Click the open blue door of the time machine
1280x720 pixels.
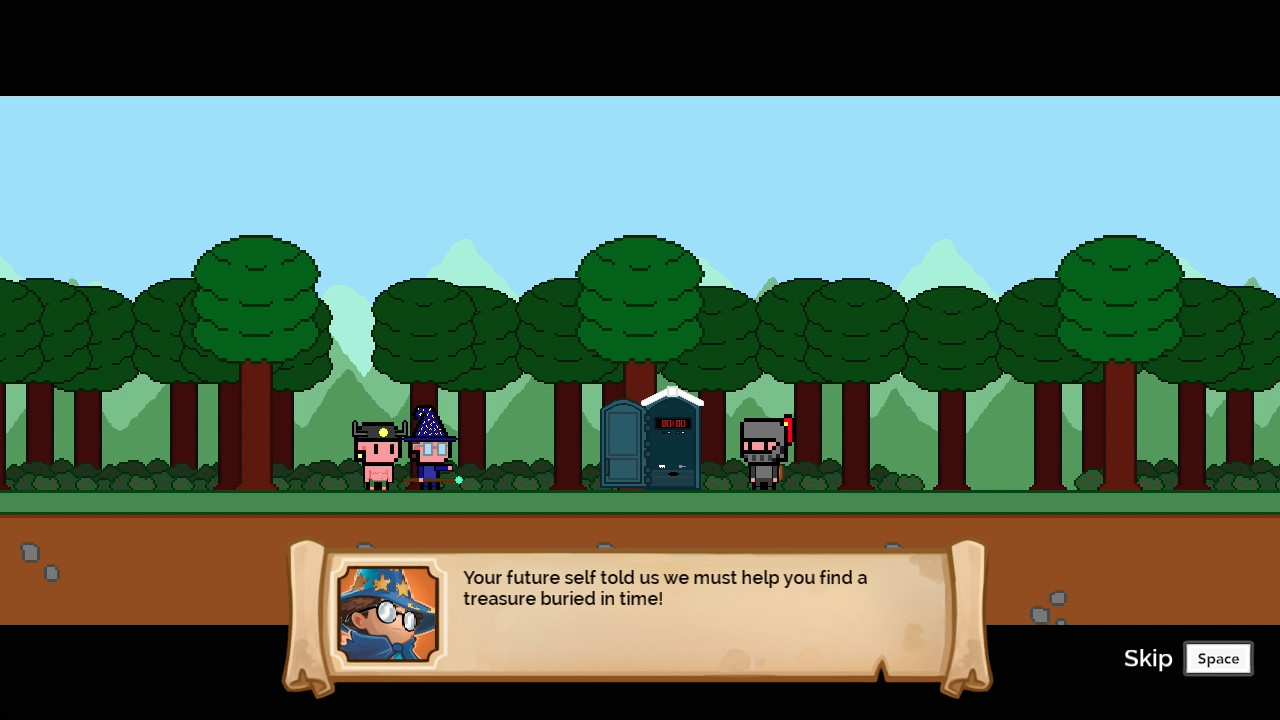(x=621, y=446)
